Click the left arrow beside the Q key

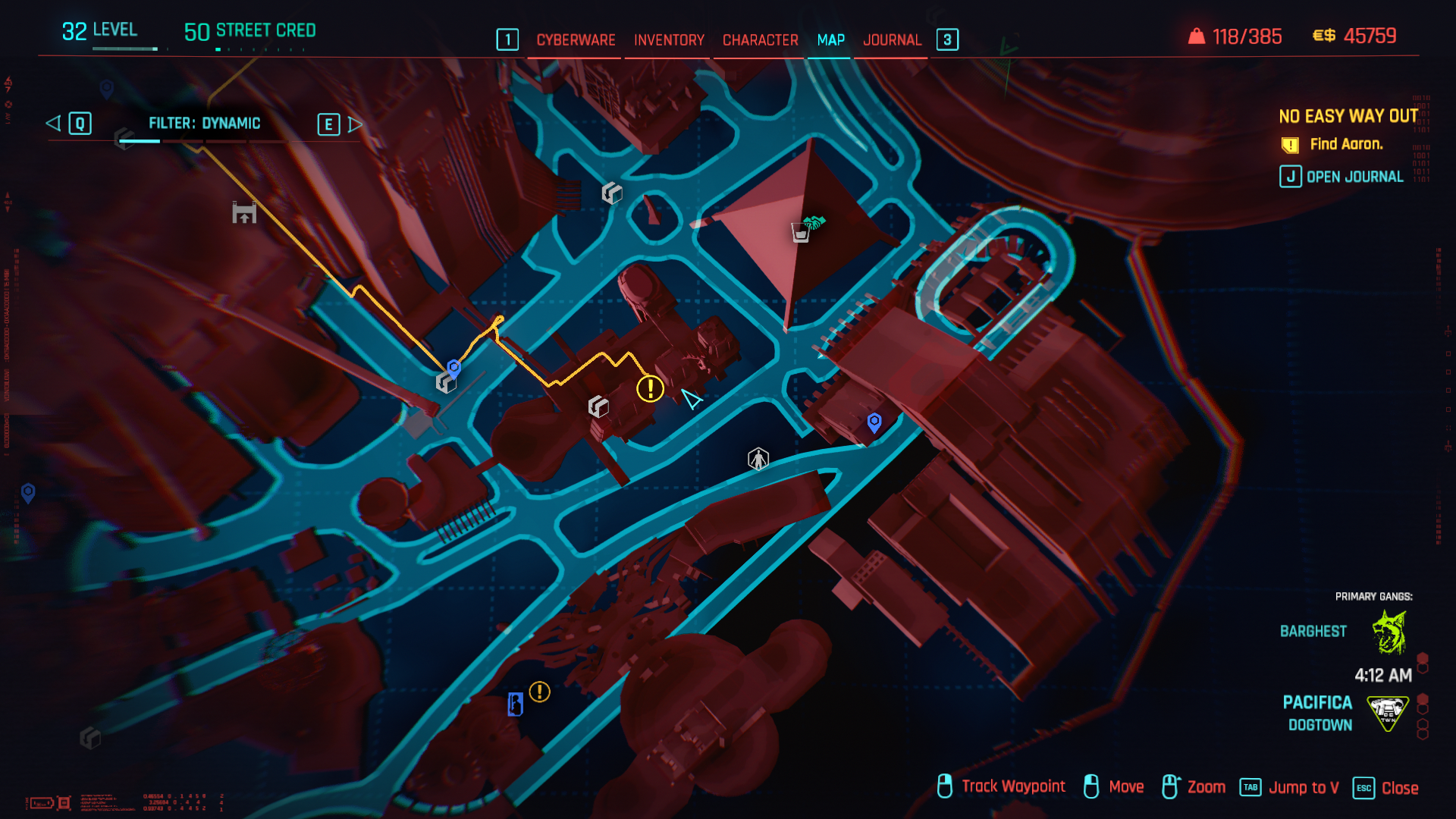coord(53,124)
